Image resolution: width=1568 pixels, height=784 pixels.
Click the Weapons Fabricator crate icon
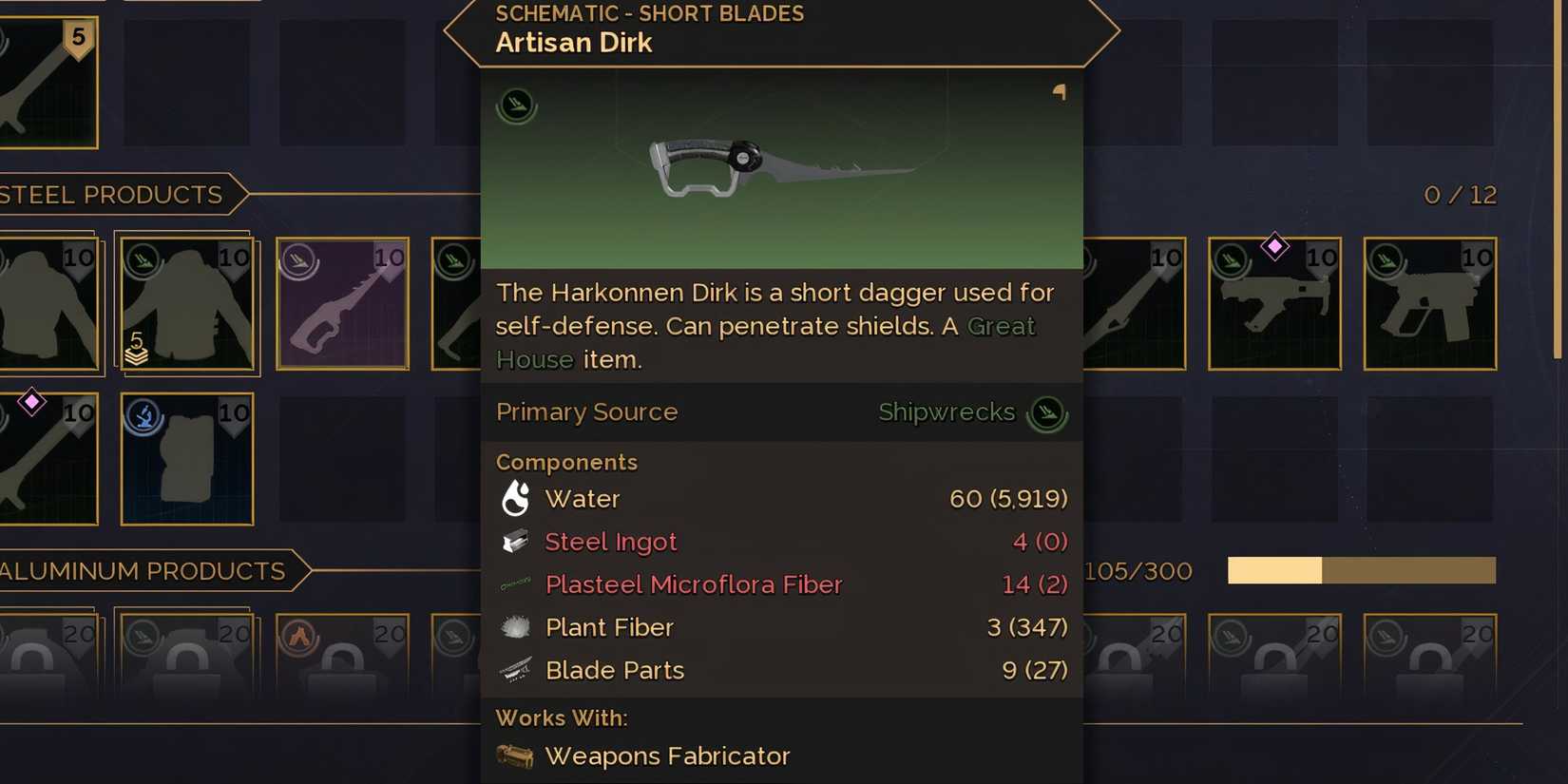click(513, 754)
